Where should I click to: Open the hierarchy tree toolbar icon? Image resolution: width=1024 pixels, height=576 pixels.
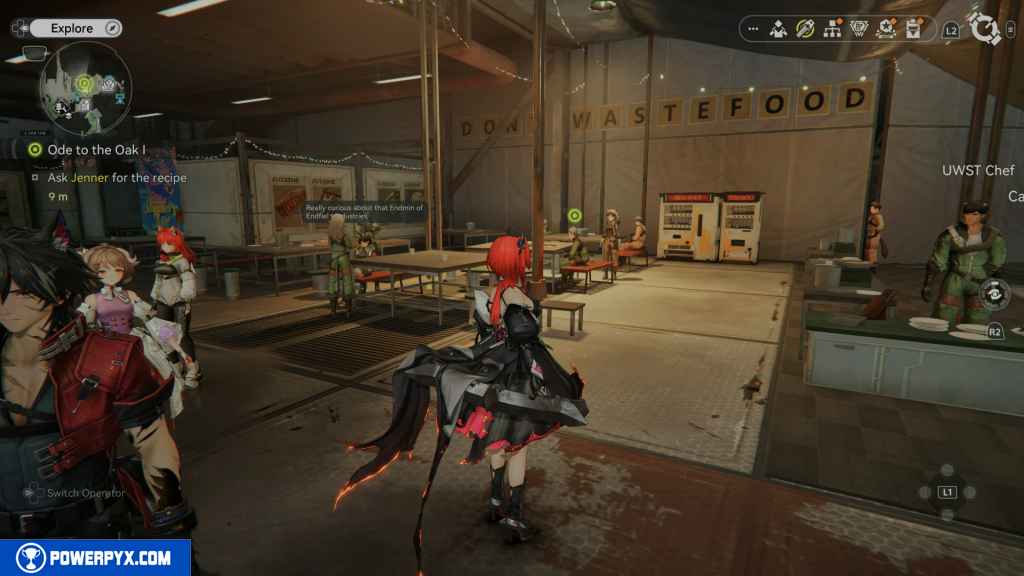[831, 29]
